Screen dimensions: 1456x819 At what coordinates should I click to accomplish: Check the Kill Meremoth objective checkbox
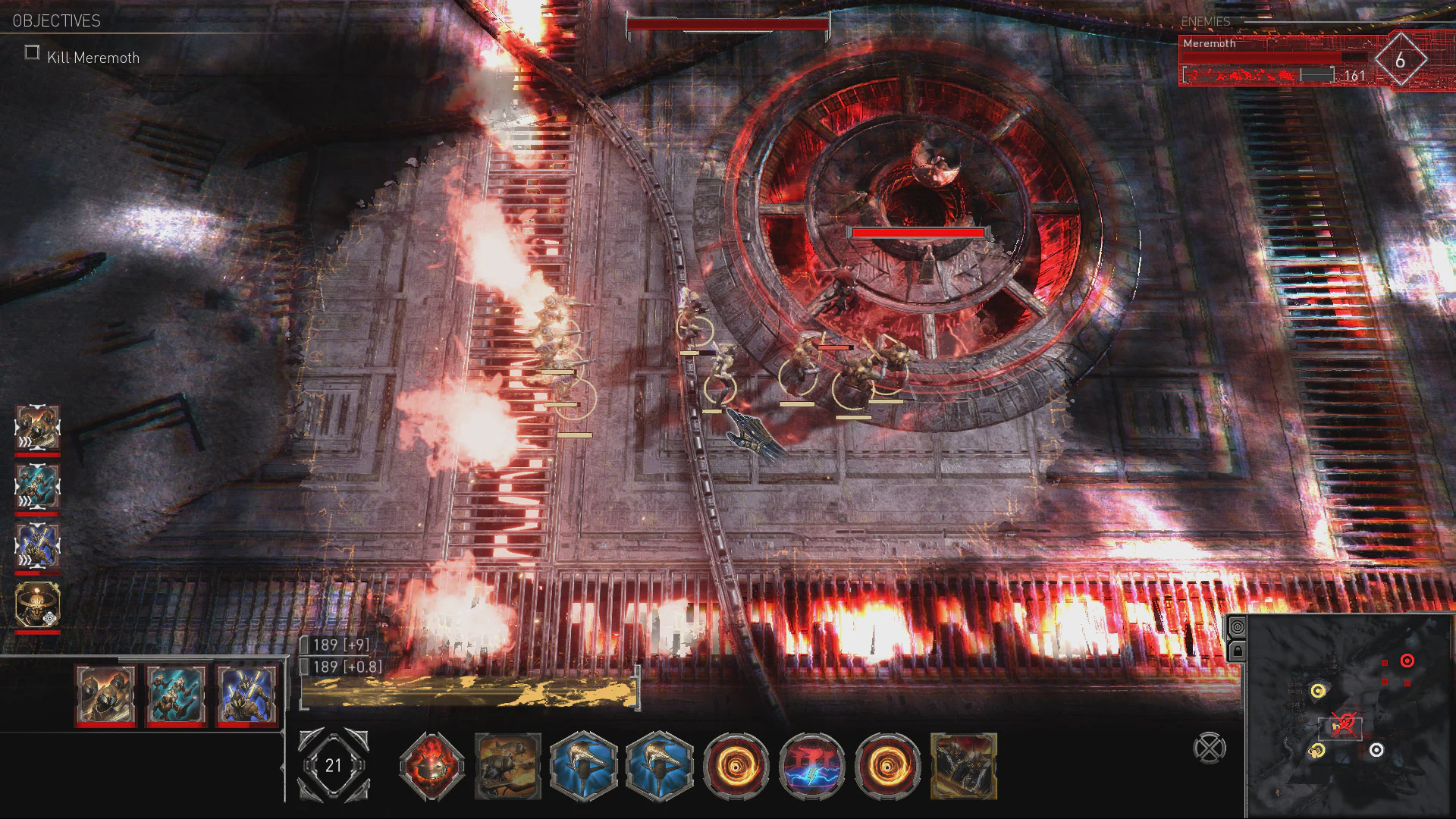31,52
